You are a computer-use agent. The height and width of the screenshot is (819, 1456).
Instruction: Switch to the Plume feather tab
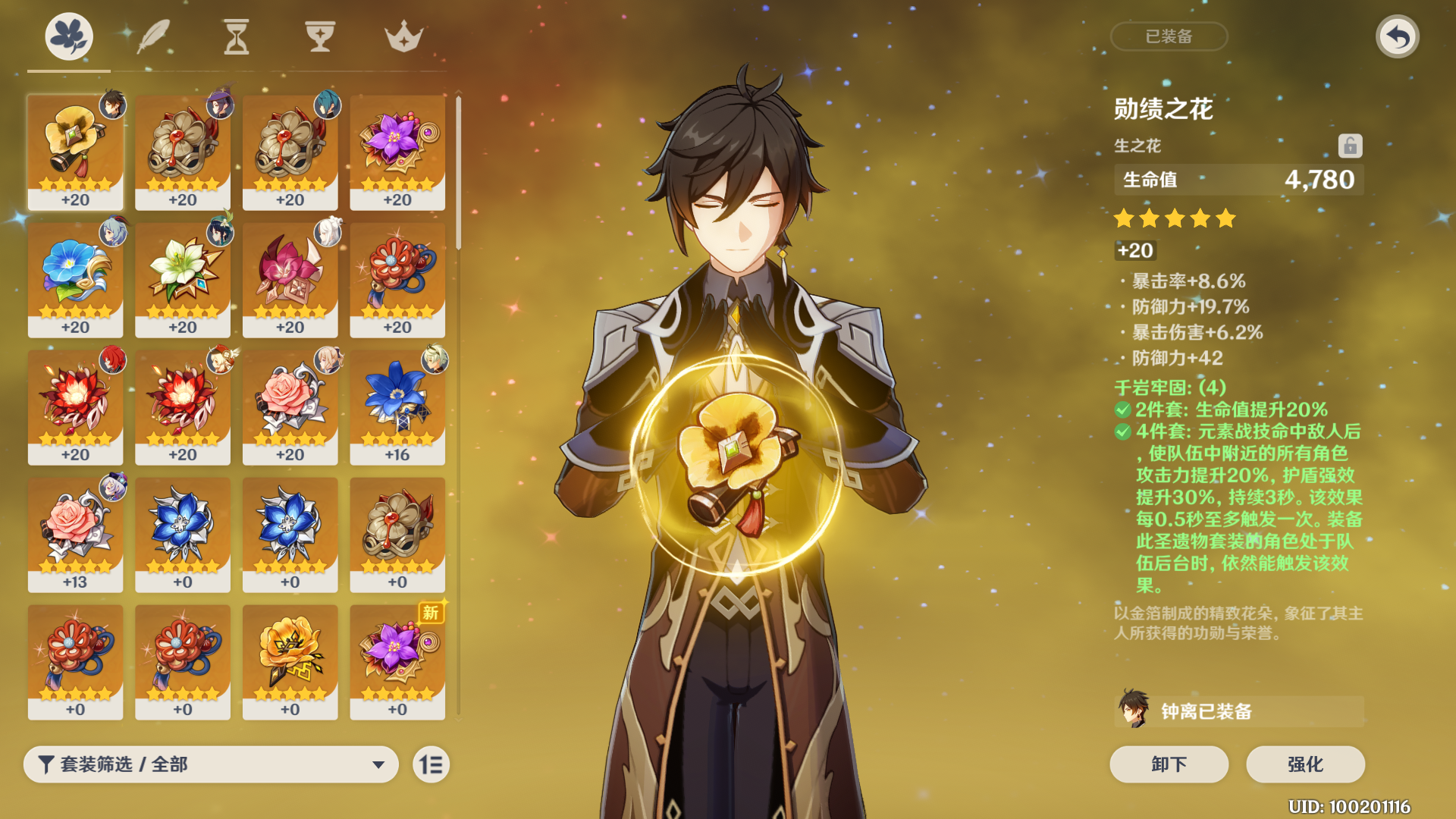pos(153,36)
